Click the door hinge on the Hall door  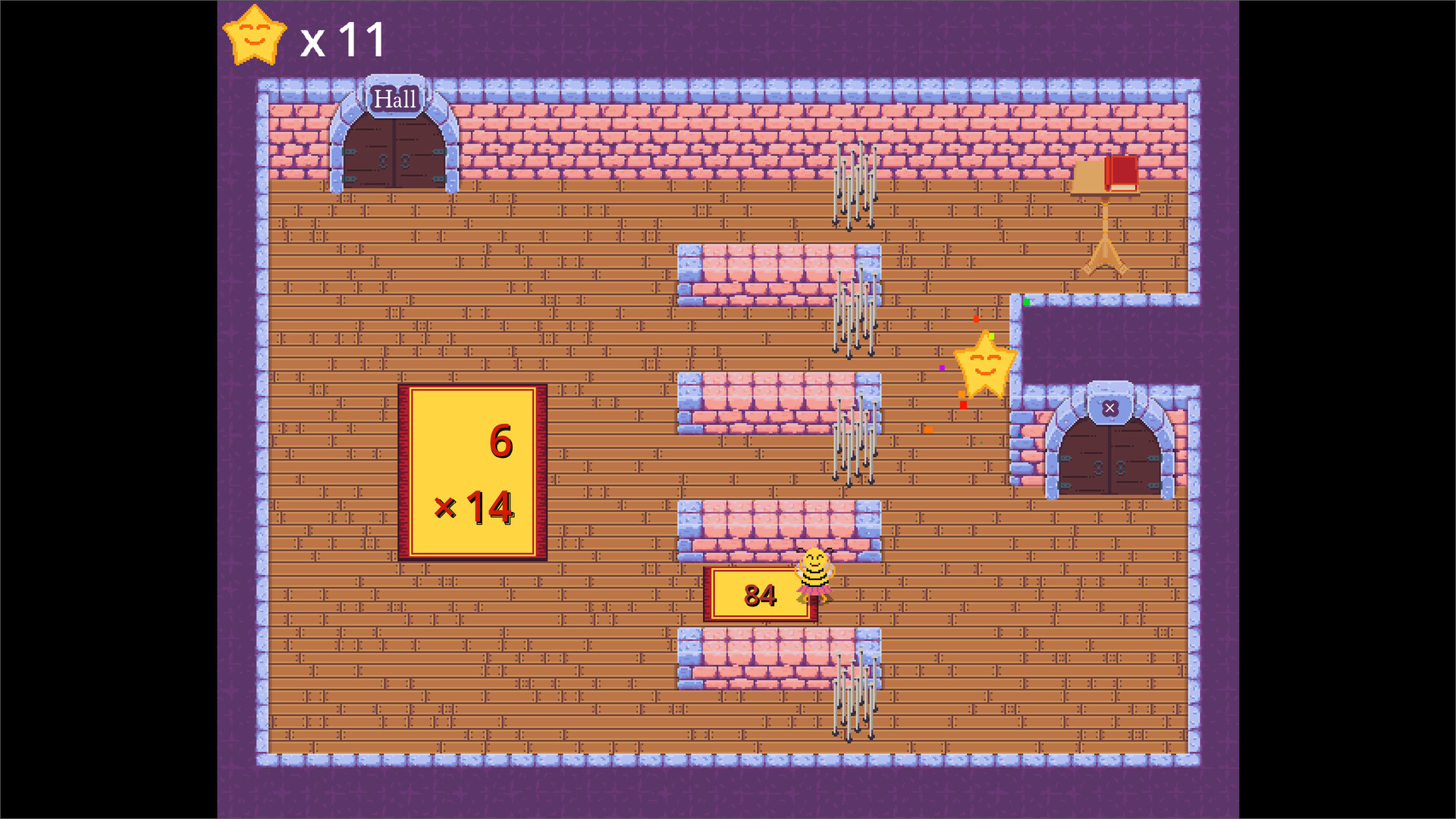click(x=349, y=152)
